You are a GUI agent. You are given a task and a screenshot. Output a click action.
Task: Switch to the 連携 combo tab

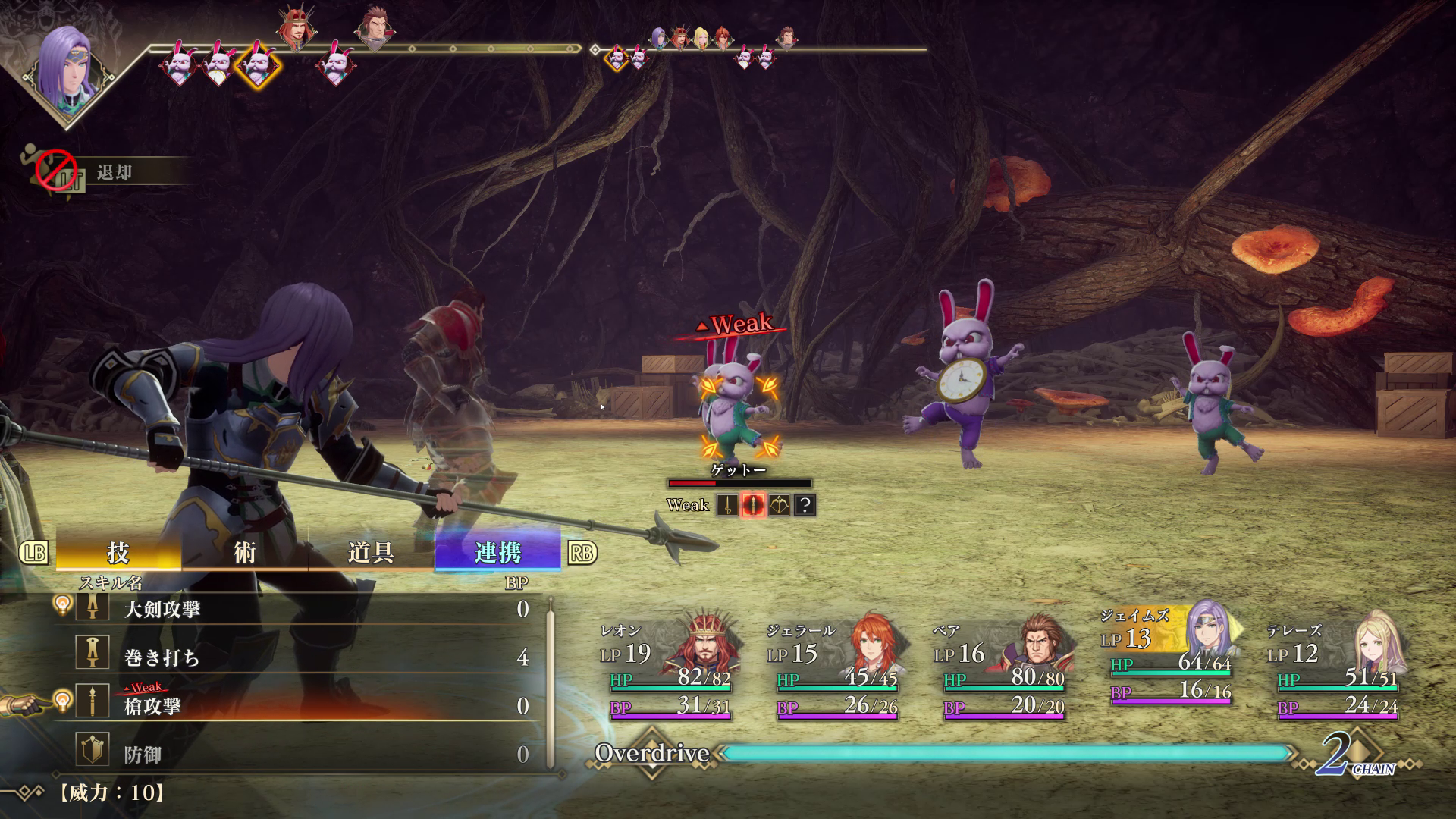click(497, 553)
